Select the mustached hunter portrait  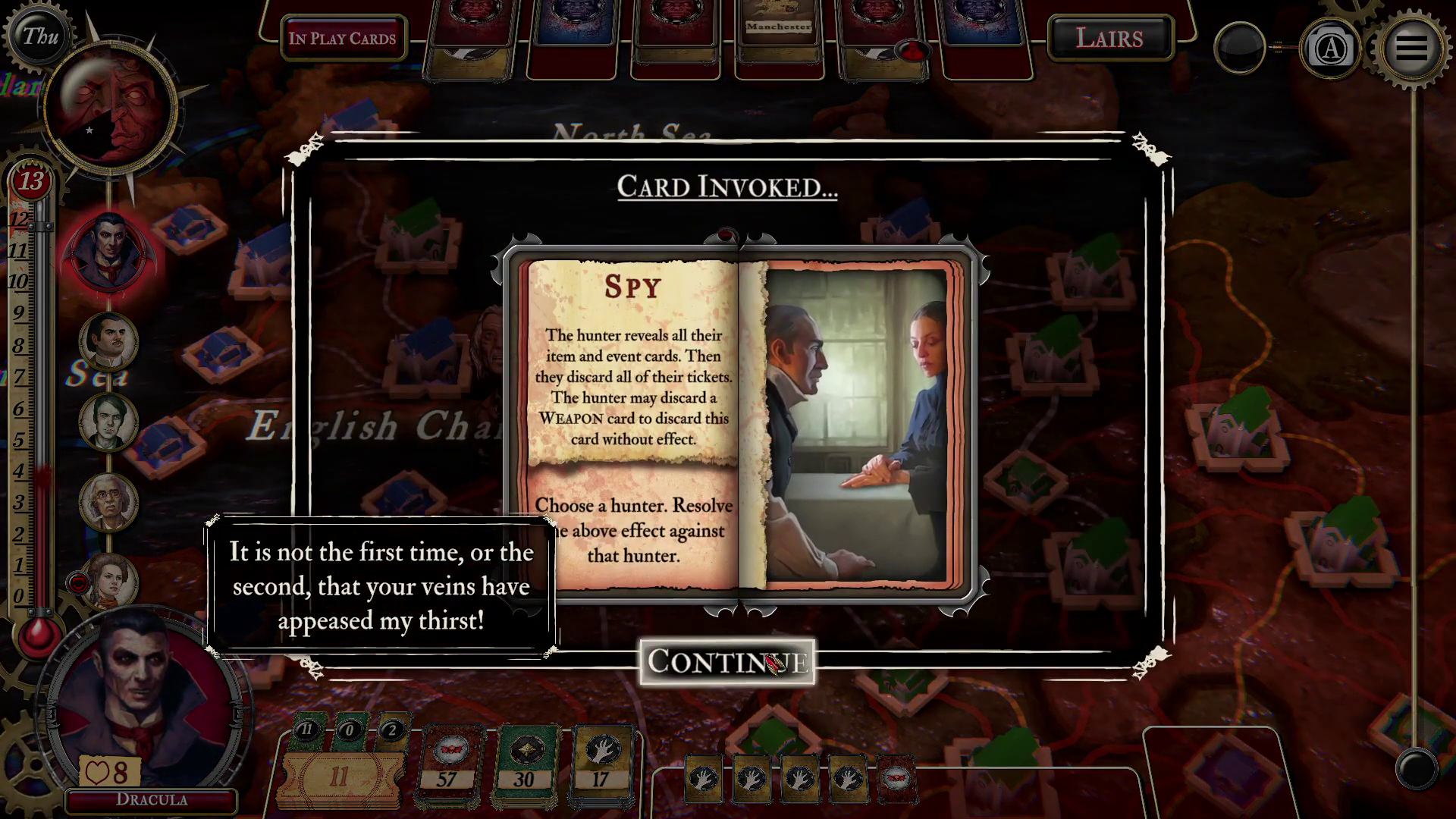[108, 341]
